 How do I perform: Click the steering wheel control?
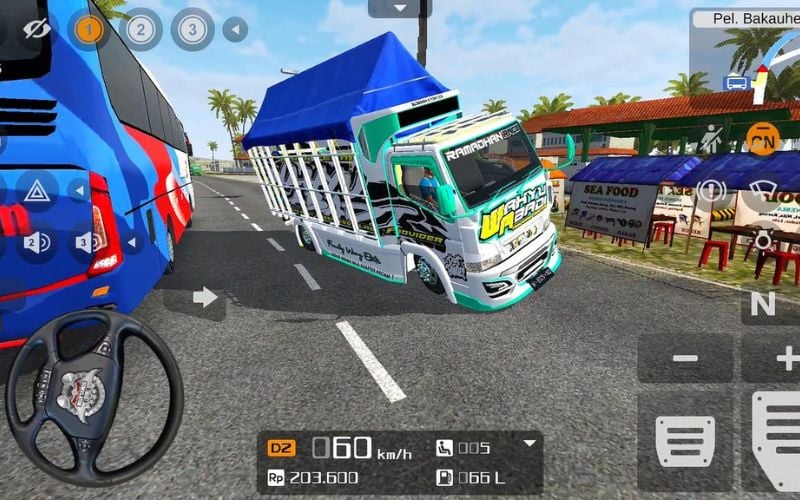click(94, 384)
